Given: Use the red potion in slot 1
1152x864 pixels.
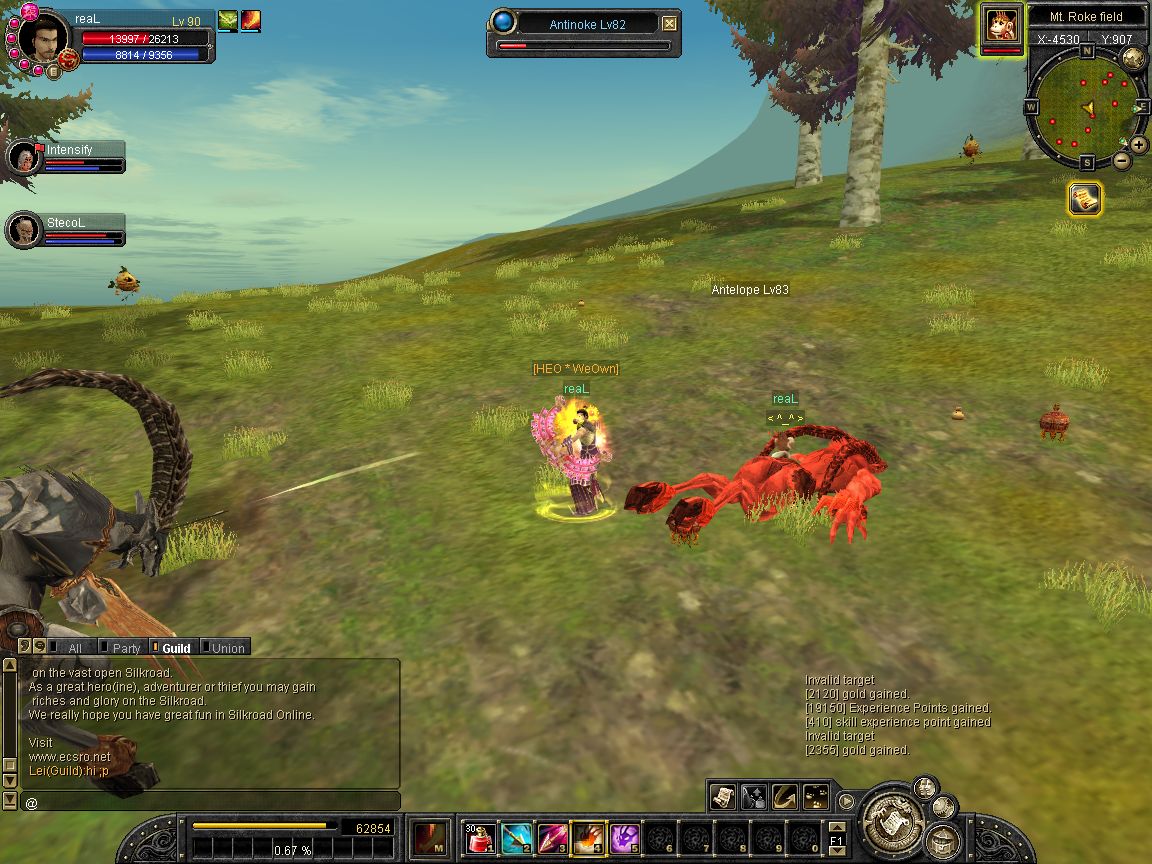Looking at the screenshot, I should [480, 837].
